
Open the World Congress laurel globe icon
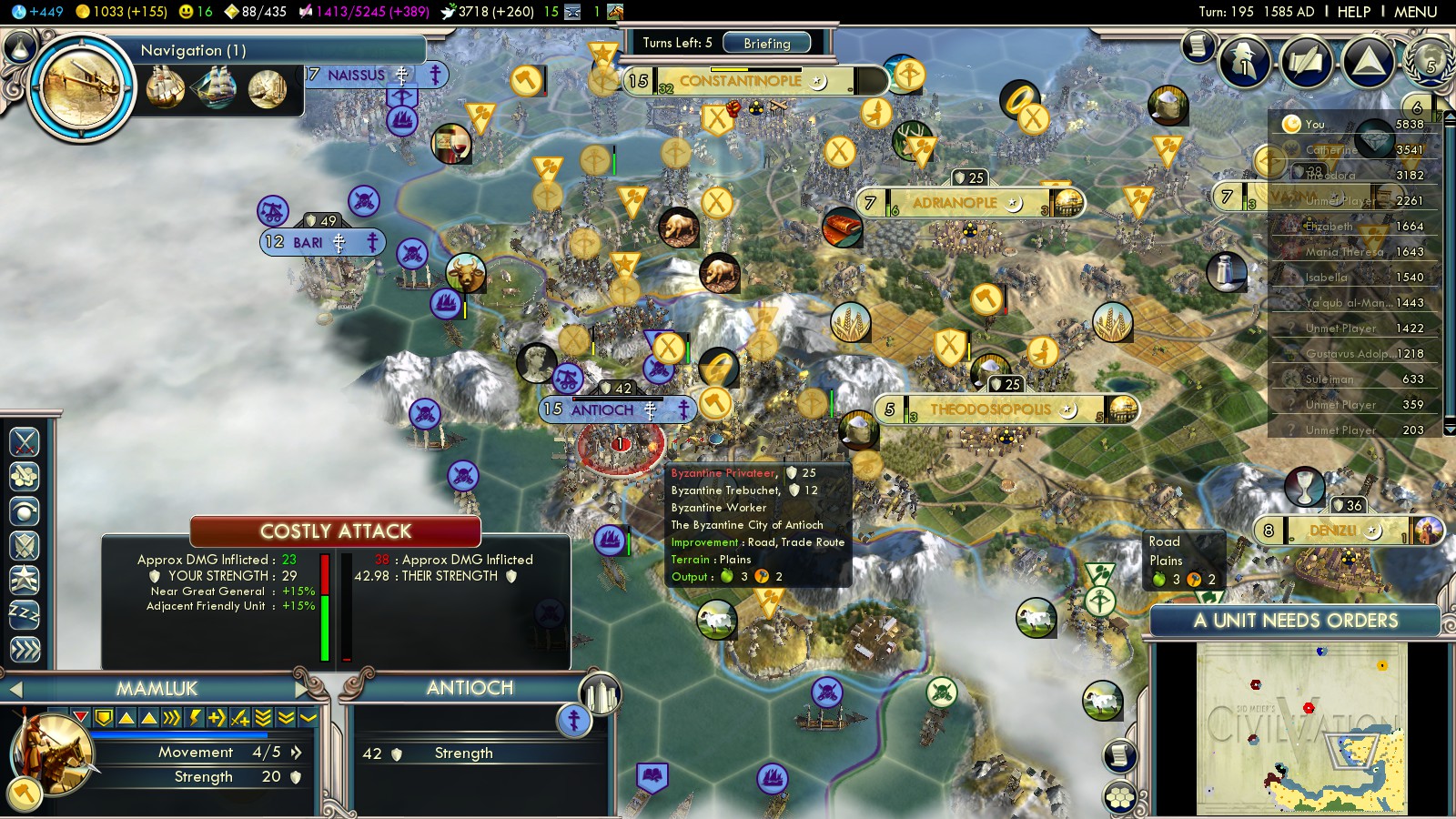click(1429, 62)
